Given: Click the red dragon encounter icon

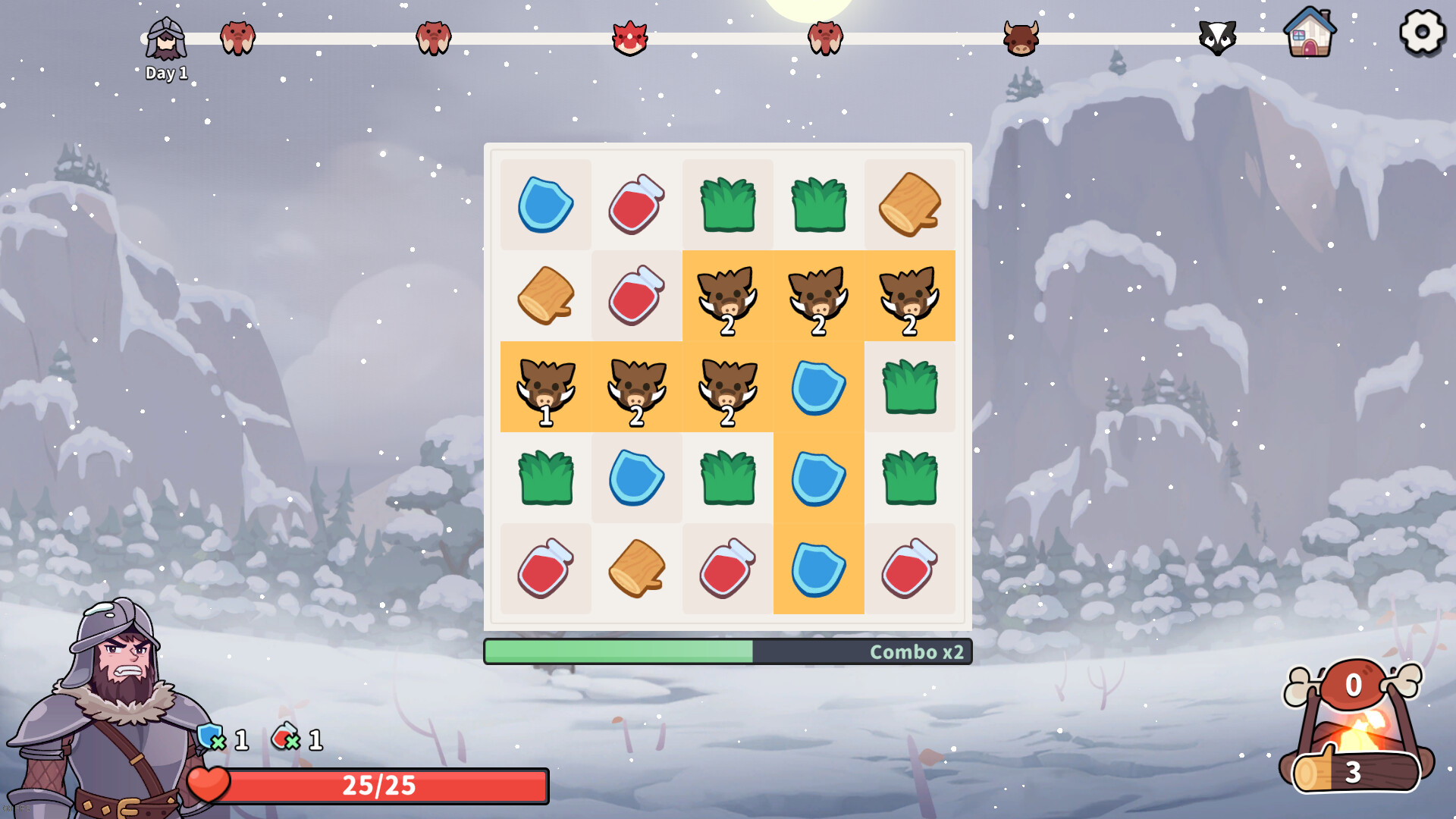Looking at the screenshot, I should tap(628, 39).
